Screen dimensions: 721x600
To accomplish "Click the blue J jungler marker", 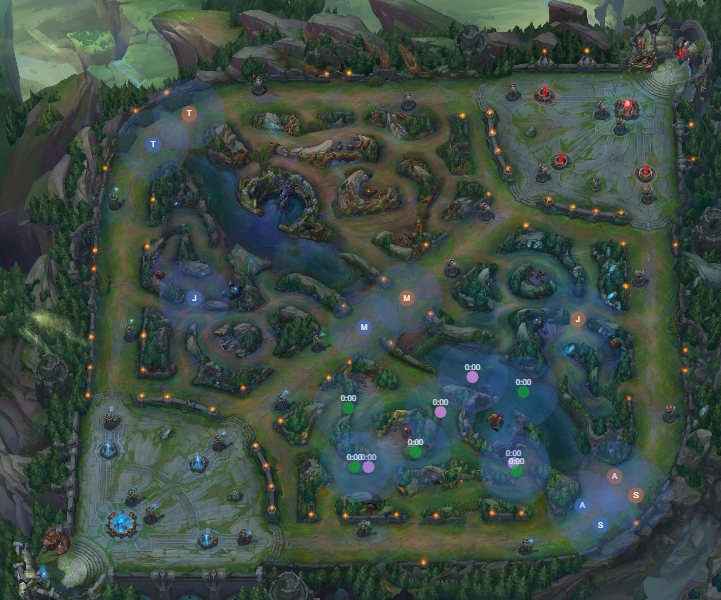I will point(195,297).
